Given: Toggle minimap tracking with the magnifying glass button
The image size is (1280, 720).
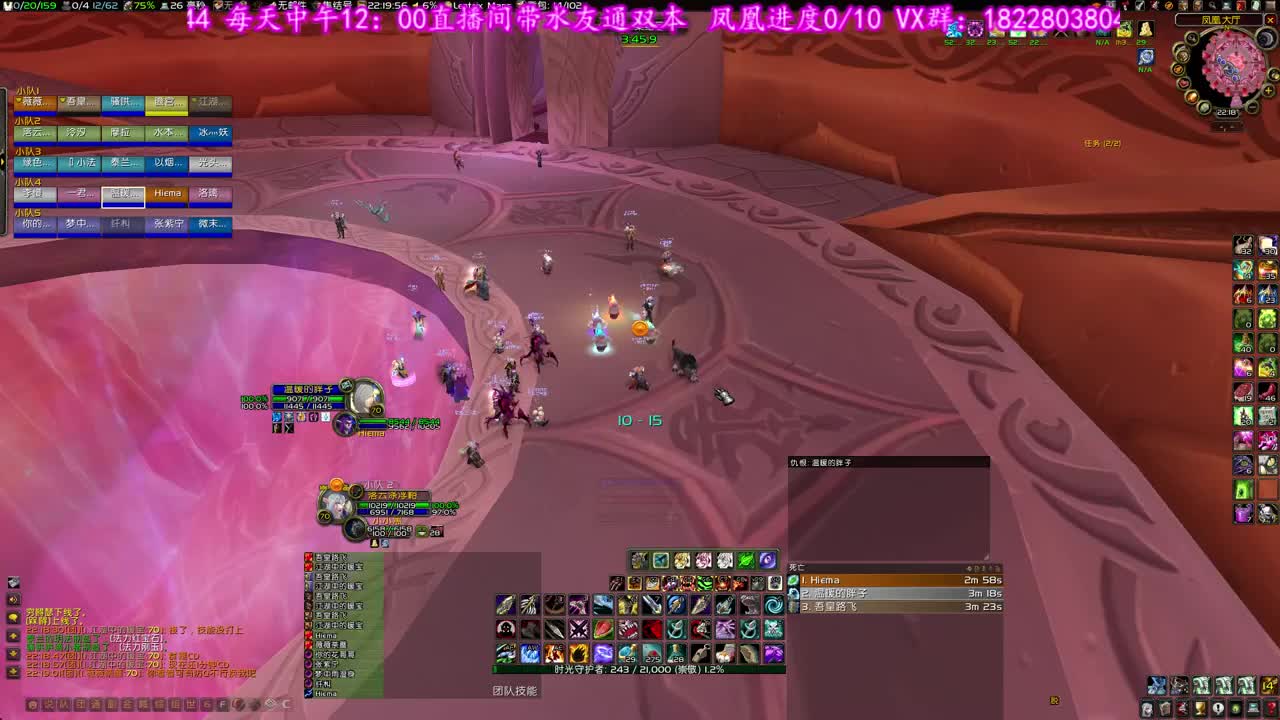Looking at the screenshot, I should 1191,38.
